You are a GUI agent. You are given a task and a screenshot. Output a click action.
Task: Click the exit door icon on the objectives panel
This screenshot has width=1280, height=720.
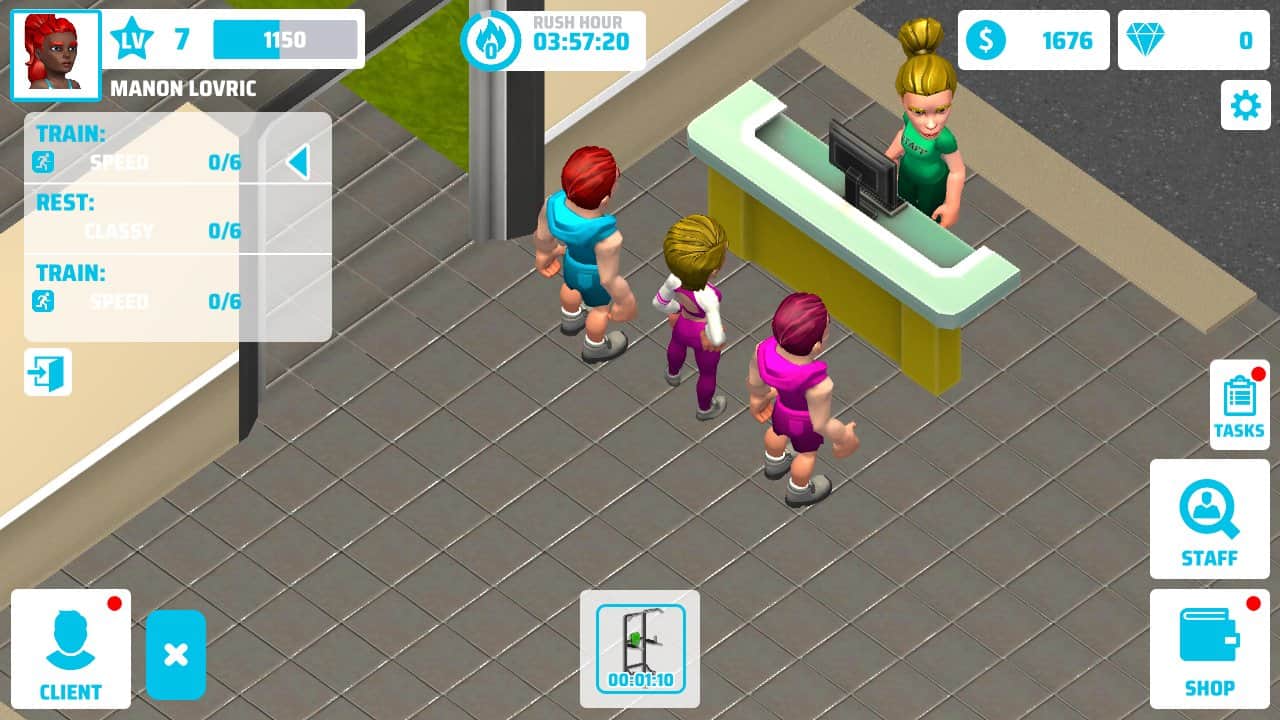[48, 371]
